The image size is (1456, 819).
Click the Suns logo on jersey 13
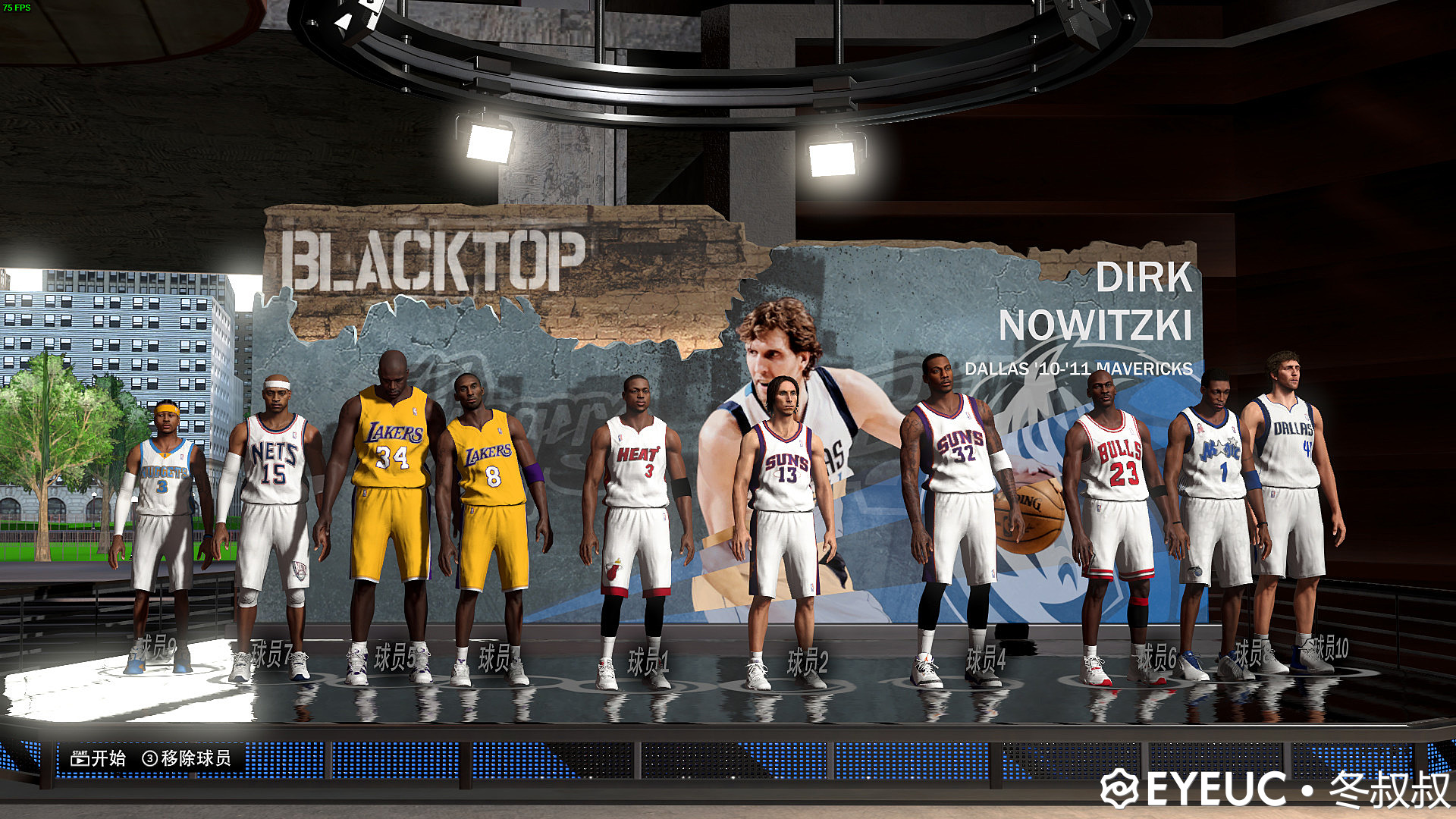coord(786,458)
